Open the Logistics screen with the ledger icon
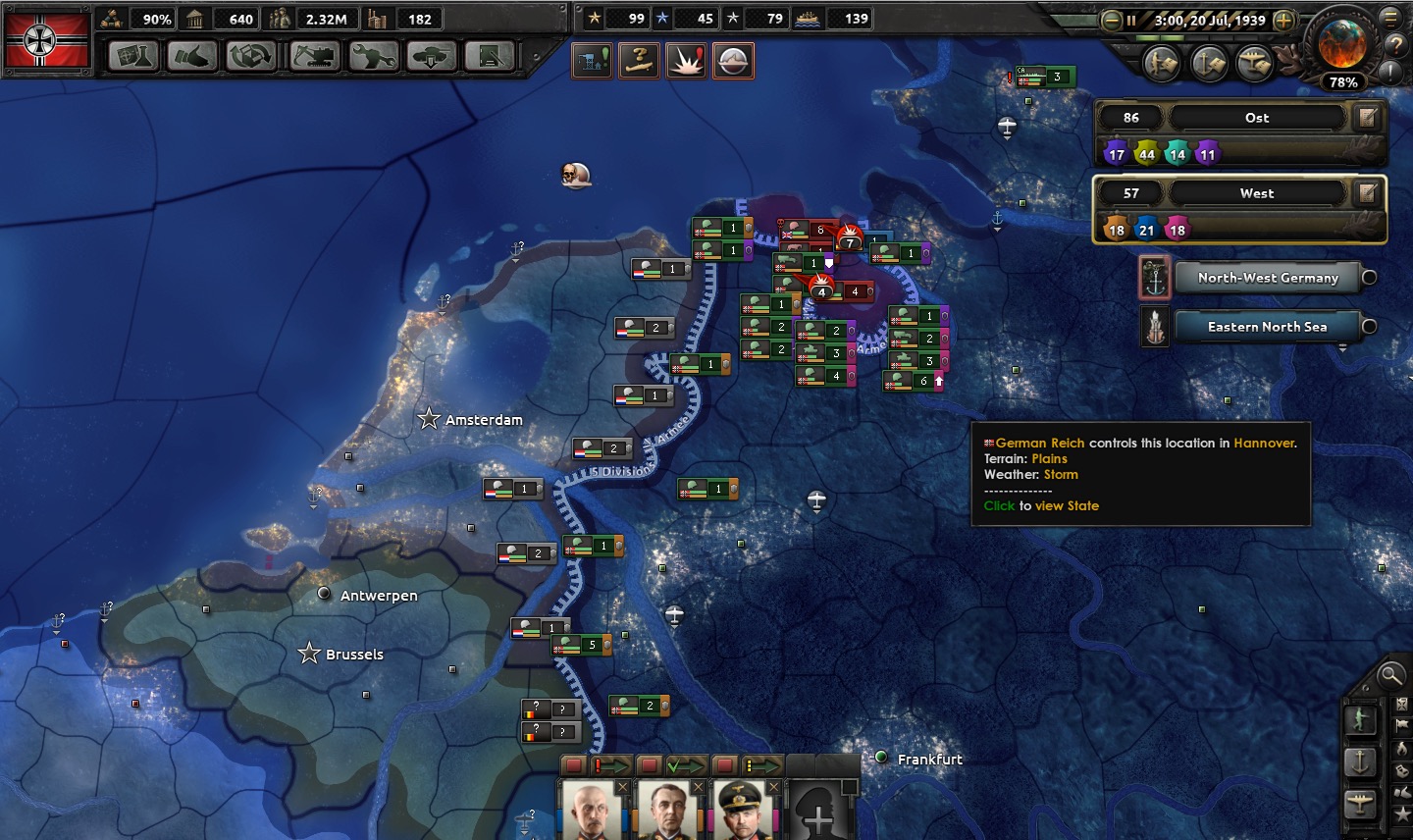 pyautogui.click(x=490, y=57)
